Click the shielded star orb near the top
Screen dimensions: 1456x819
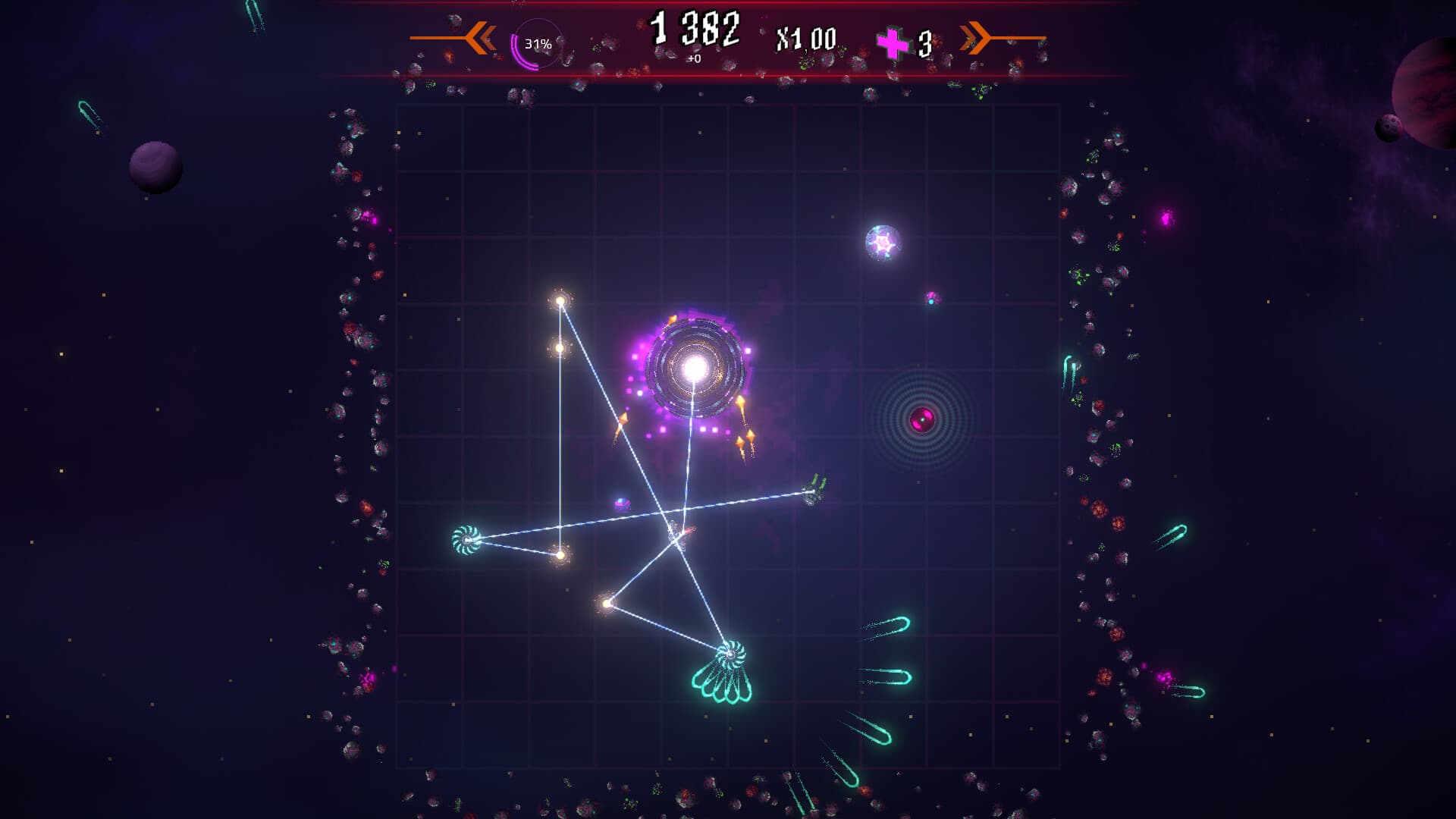(882, 241)
